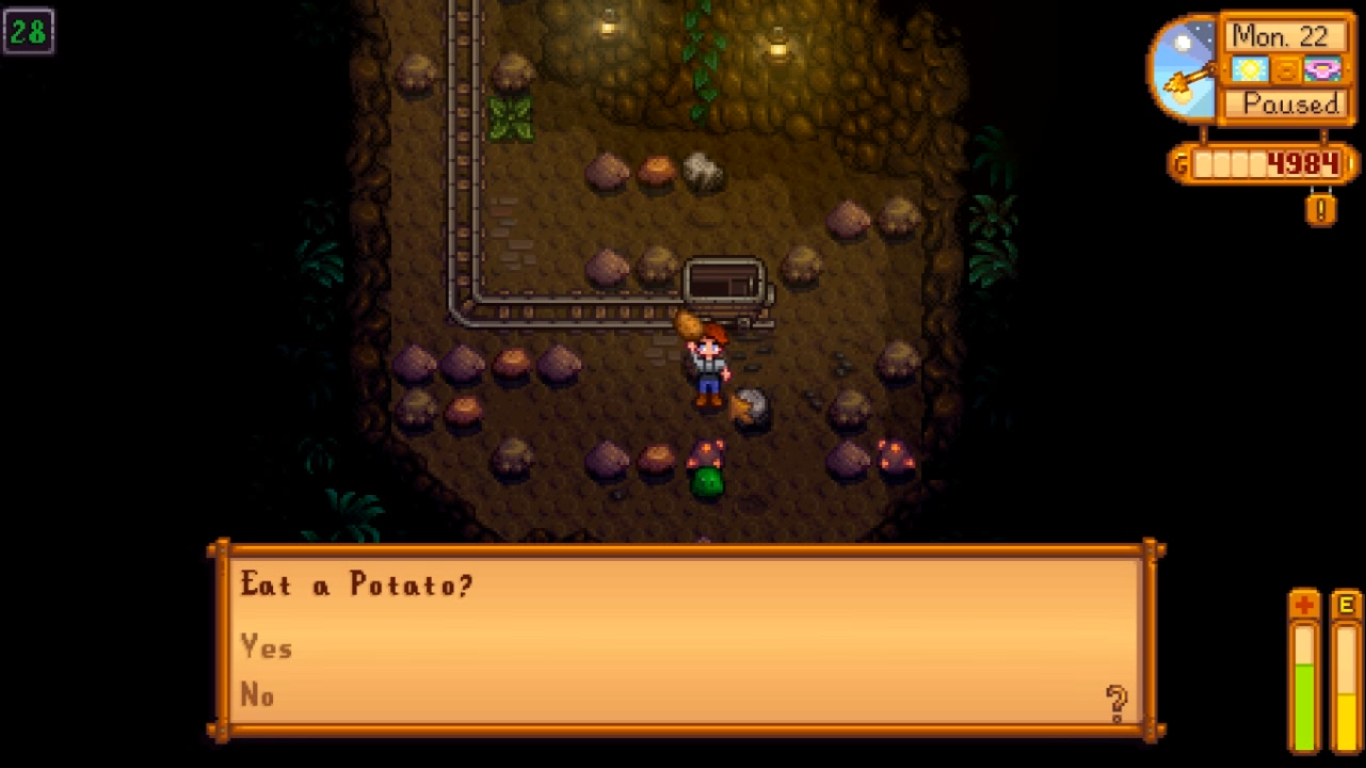Choose Yes to eat the Potato
Screen dimensions: 1366x768
point(266,648)
